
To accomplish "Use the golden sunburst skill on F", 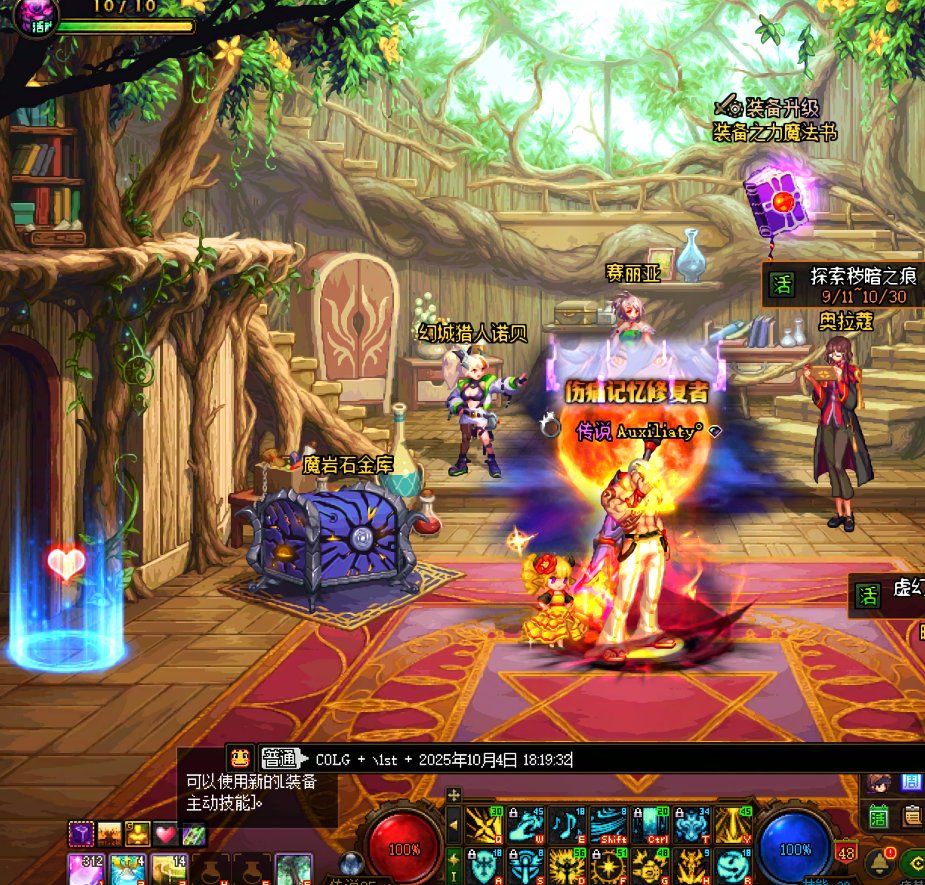I will pos(608,866).
